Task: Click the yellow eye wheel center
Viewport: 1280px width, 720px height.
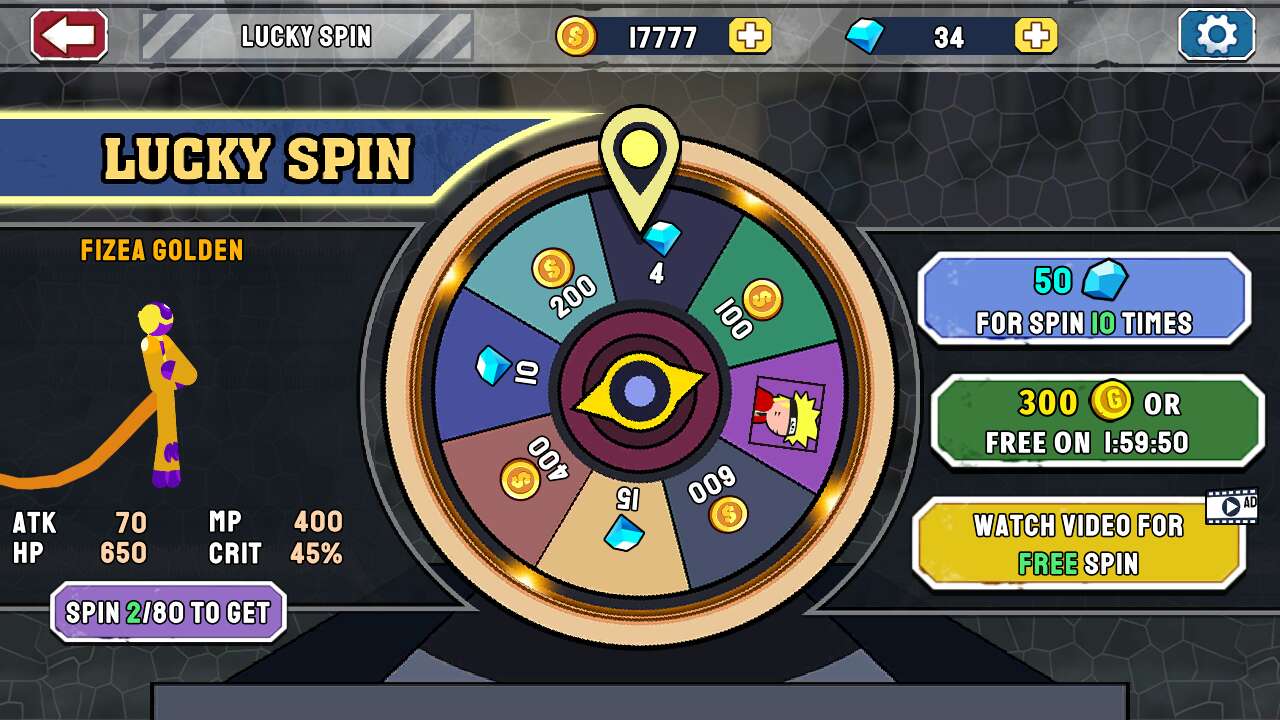Action: (639, 392)
